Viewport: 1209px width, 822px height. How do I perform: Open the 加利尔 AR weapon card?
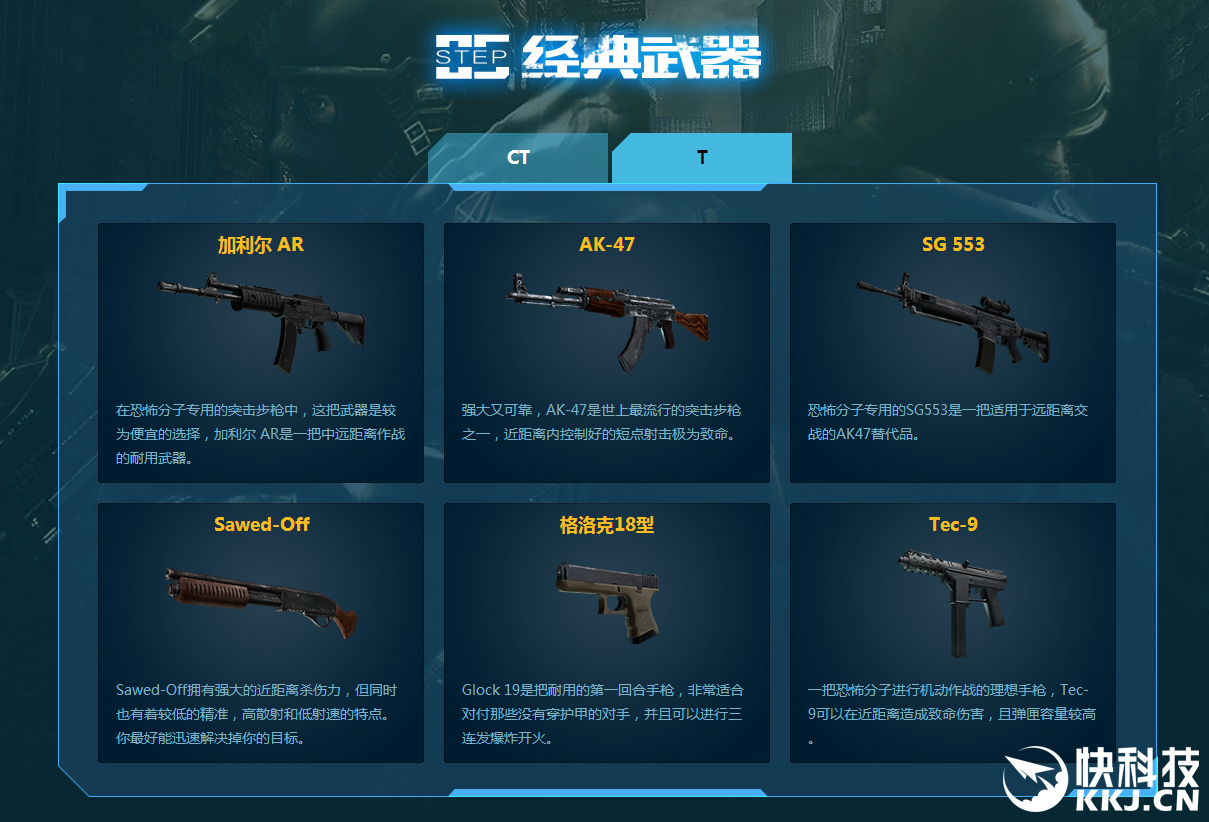pyautogui.click(x=261, y=352)
